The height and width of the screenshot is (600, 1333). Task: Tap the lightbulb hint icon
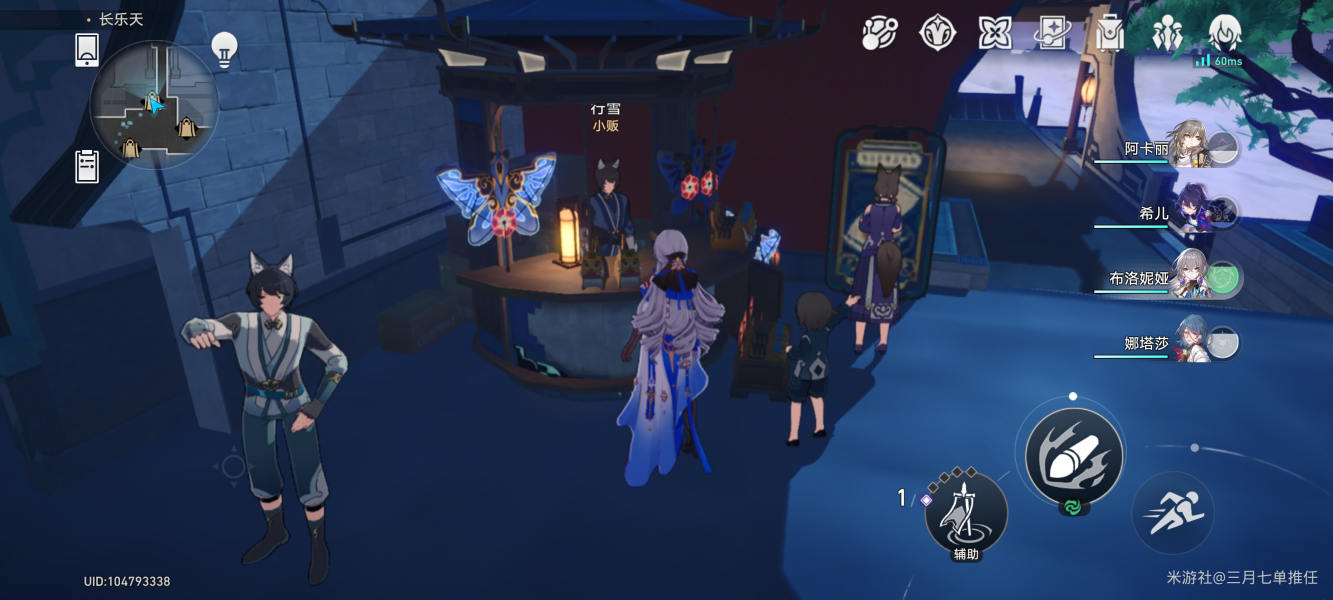(224, 49)
